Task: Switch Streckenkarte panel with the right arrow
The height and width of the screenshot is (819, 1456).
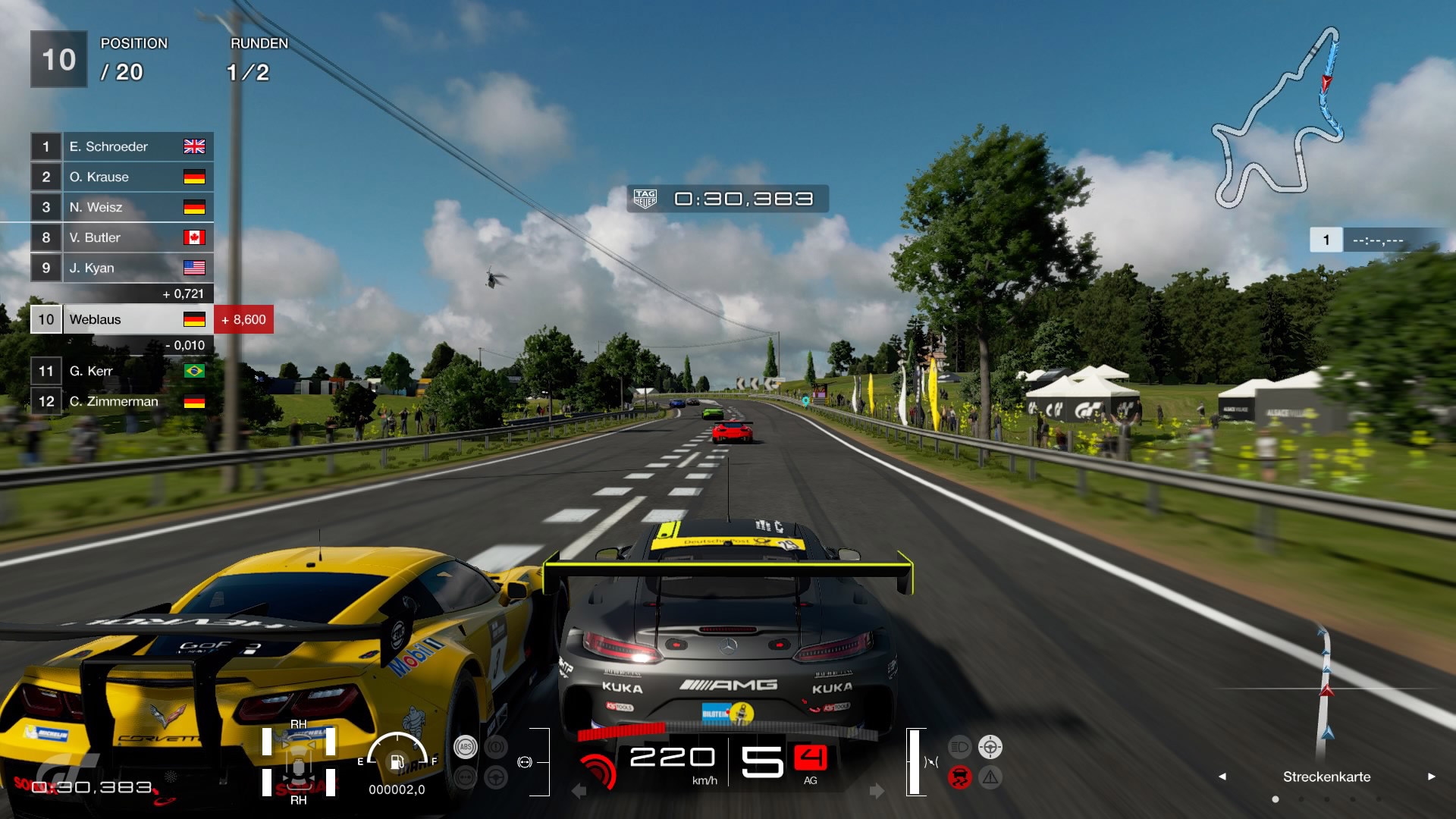Action: pyautogui.click(x=1431, y=777)
